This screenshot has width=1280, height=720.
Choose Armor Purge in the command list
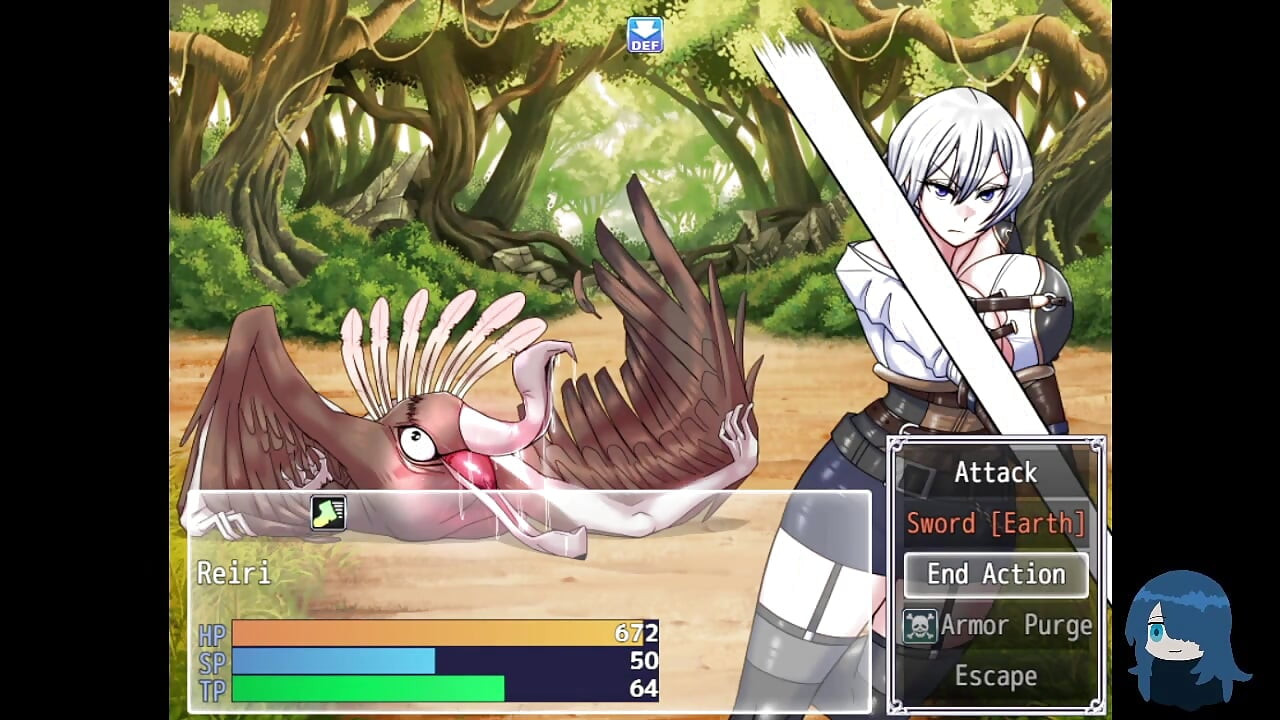click(x=1018, y=625)
